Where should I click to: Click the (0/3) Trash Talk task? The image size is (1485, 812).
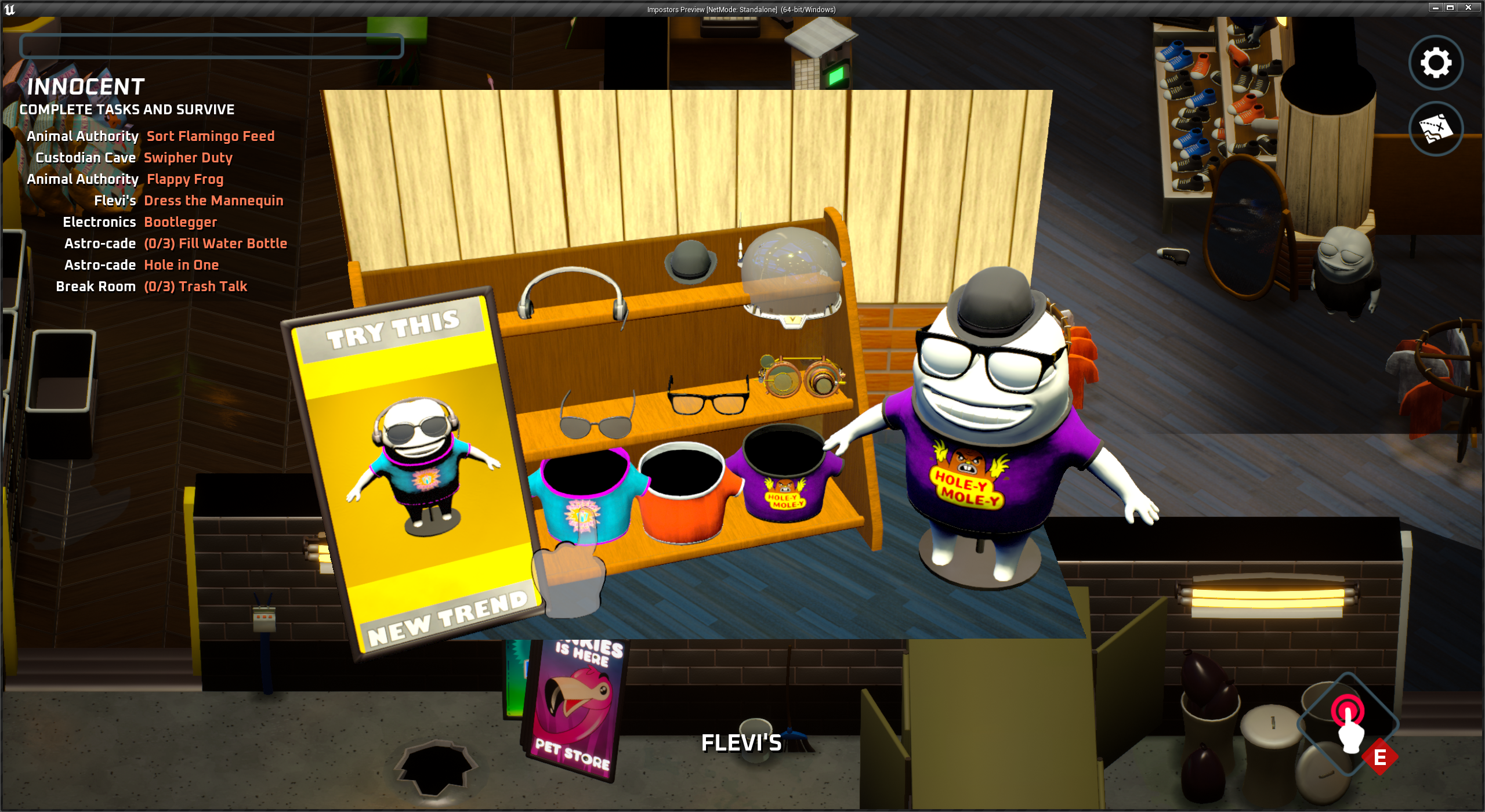click(x=195, y=286)
